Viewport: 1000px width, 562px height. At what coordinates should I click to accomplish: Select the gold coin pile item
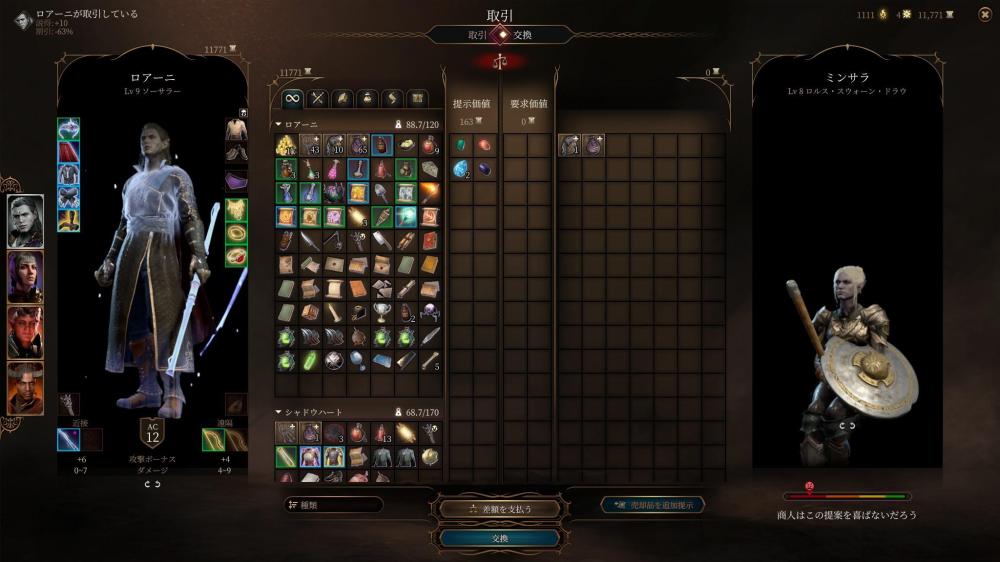[286, 145]
